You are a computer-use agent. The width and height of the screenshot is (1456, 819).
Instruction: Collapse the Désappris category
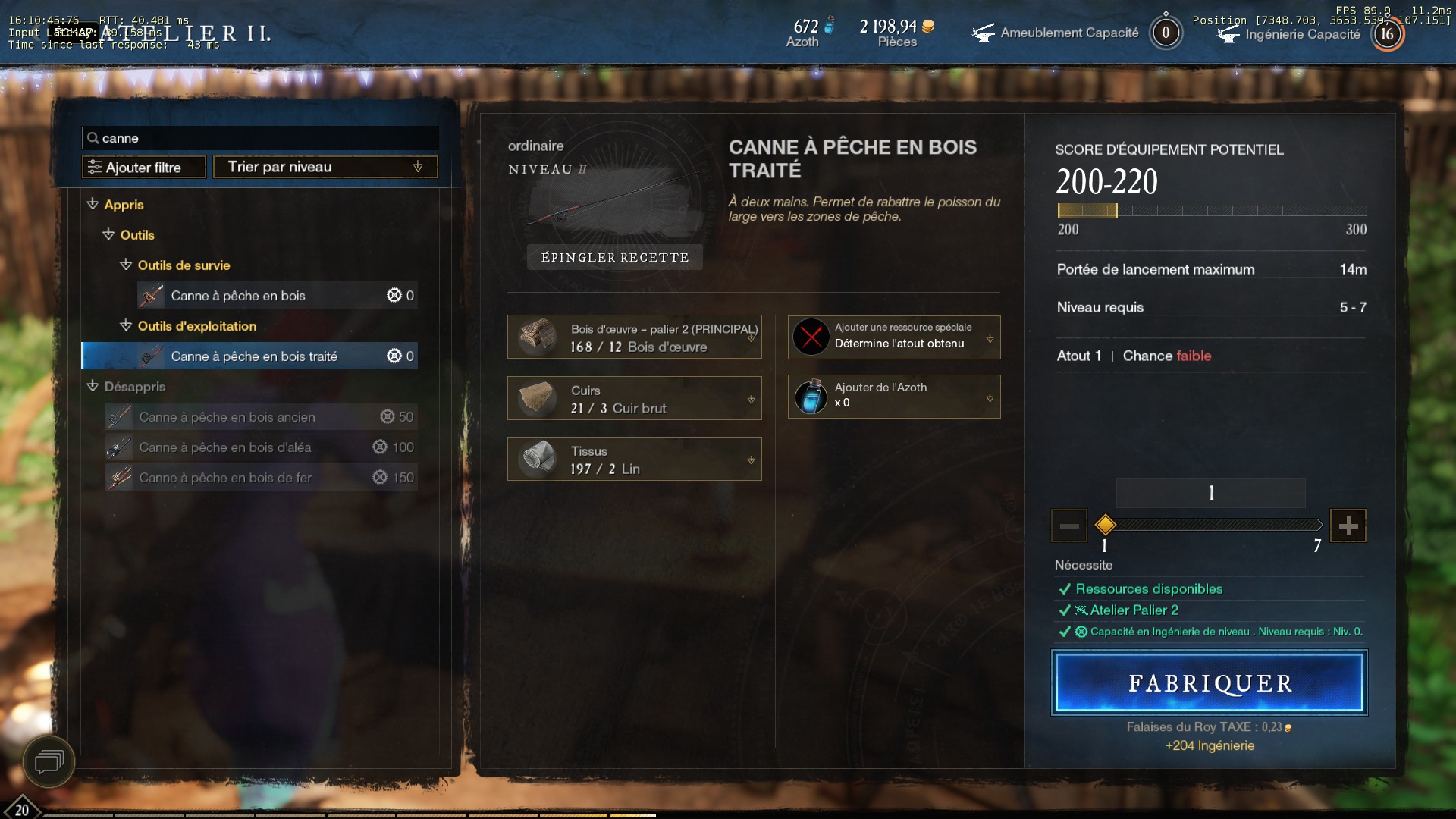tap(93, 387)
